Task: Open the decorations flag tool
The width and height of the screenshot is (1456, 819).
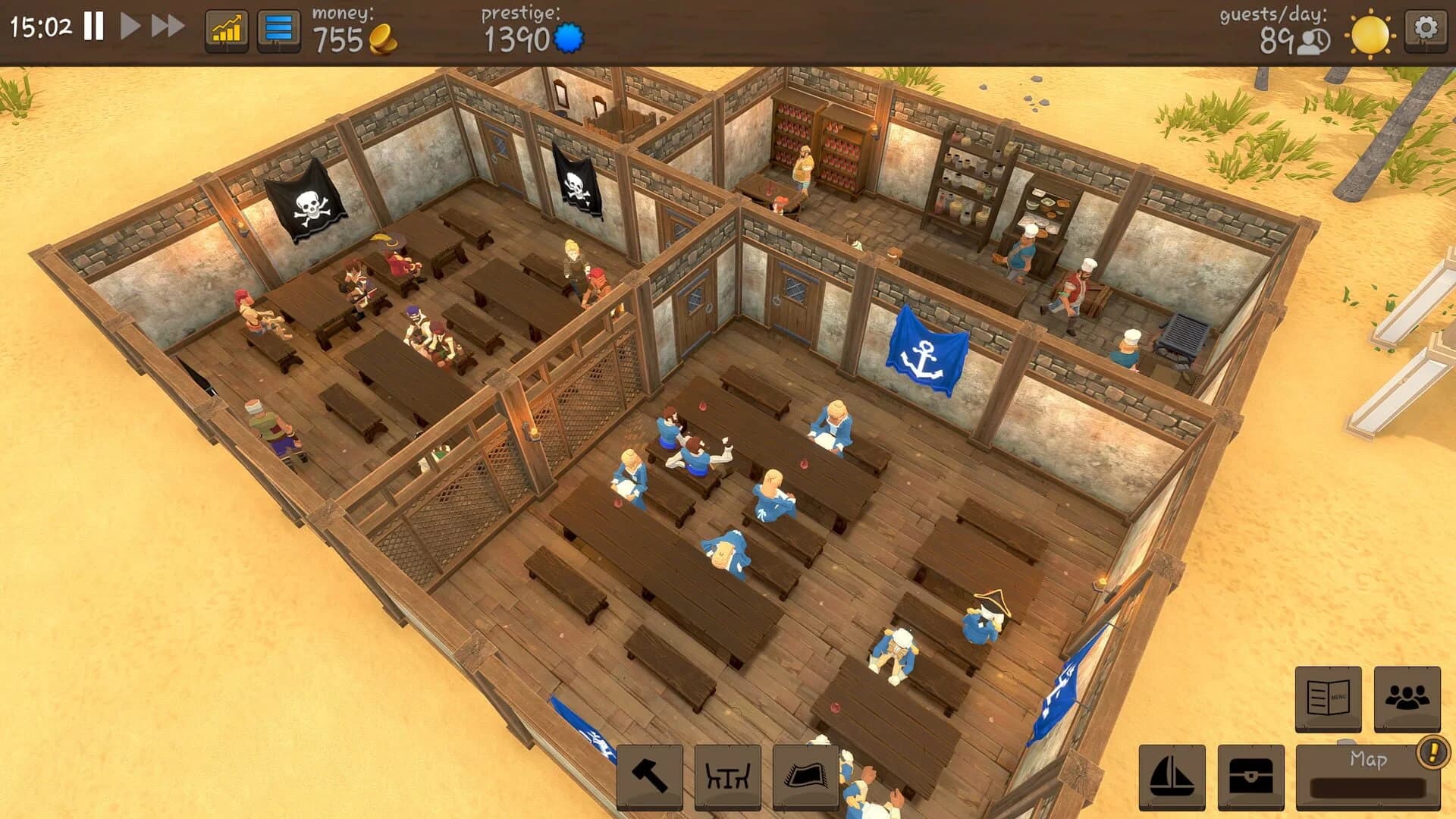Action: pyautogui.click(x=805, y=775)
